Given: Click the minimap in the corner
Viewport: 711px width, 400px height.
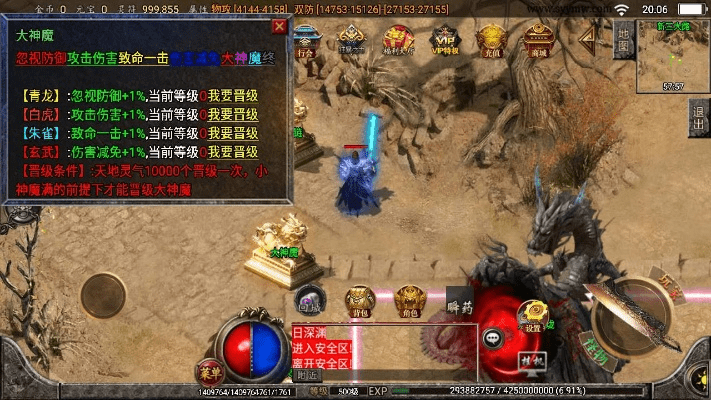Looking at the screenshot, I should (x=673, y=56).
